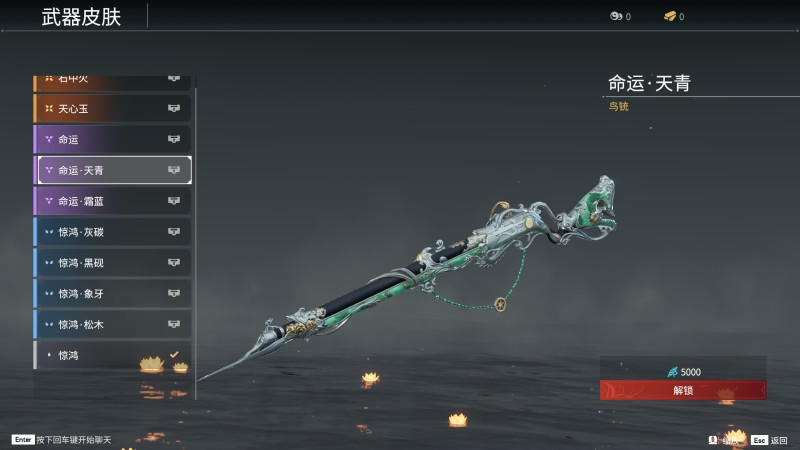Choose the 惊鸿·黑砚 skin
This screenshot has width=800, height=450.
113,263
